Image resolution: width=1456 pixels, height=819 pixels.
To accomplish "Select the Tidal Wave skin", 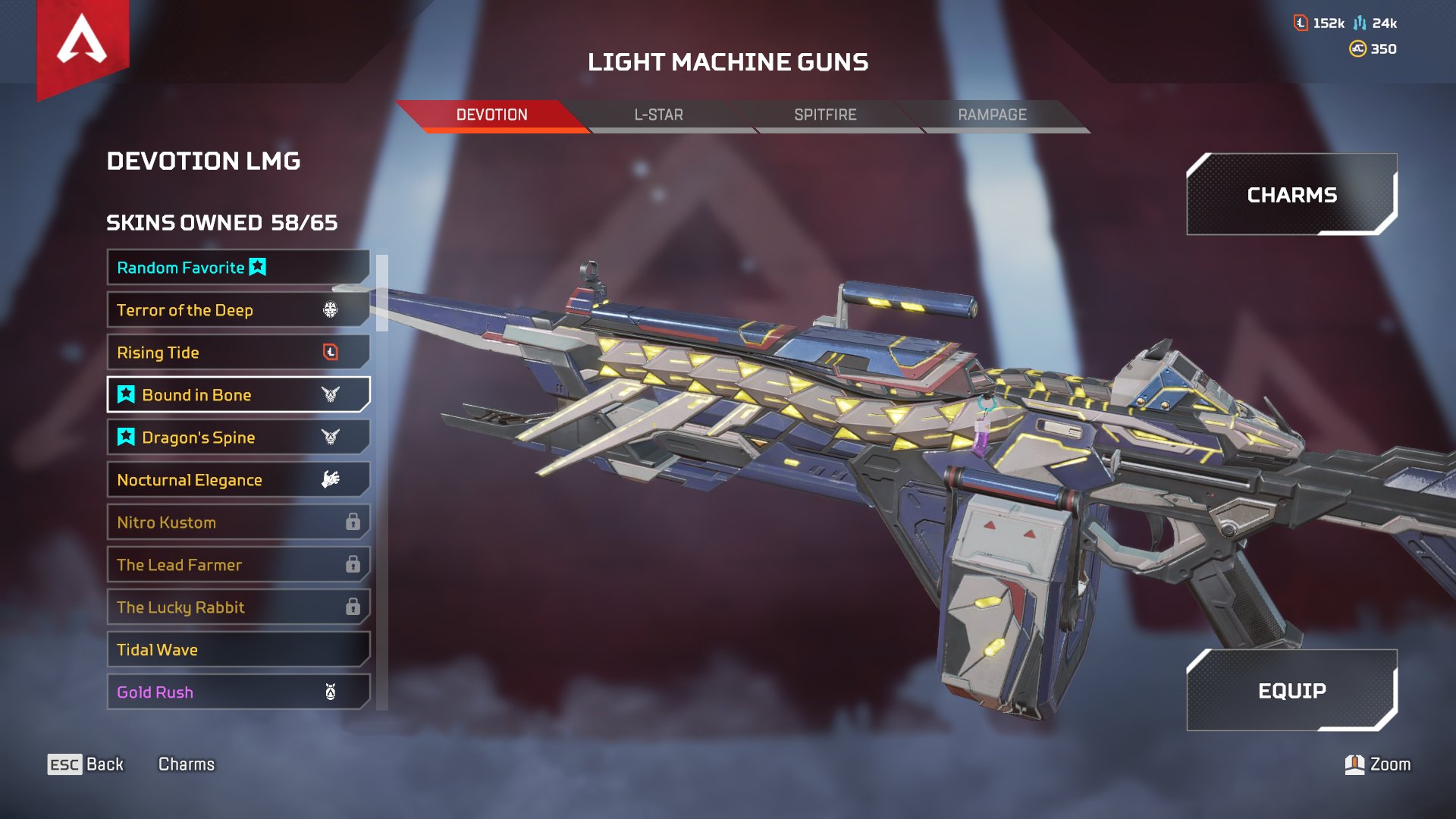I will click(238, 650).
